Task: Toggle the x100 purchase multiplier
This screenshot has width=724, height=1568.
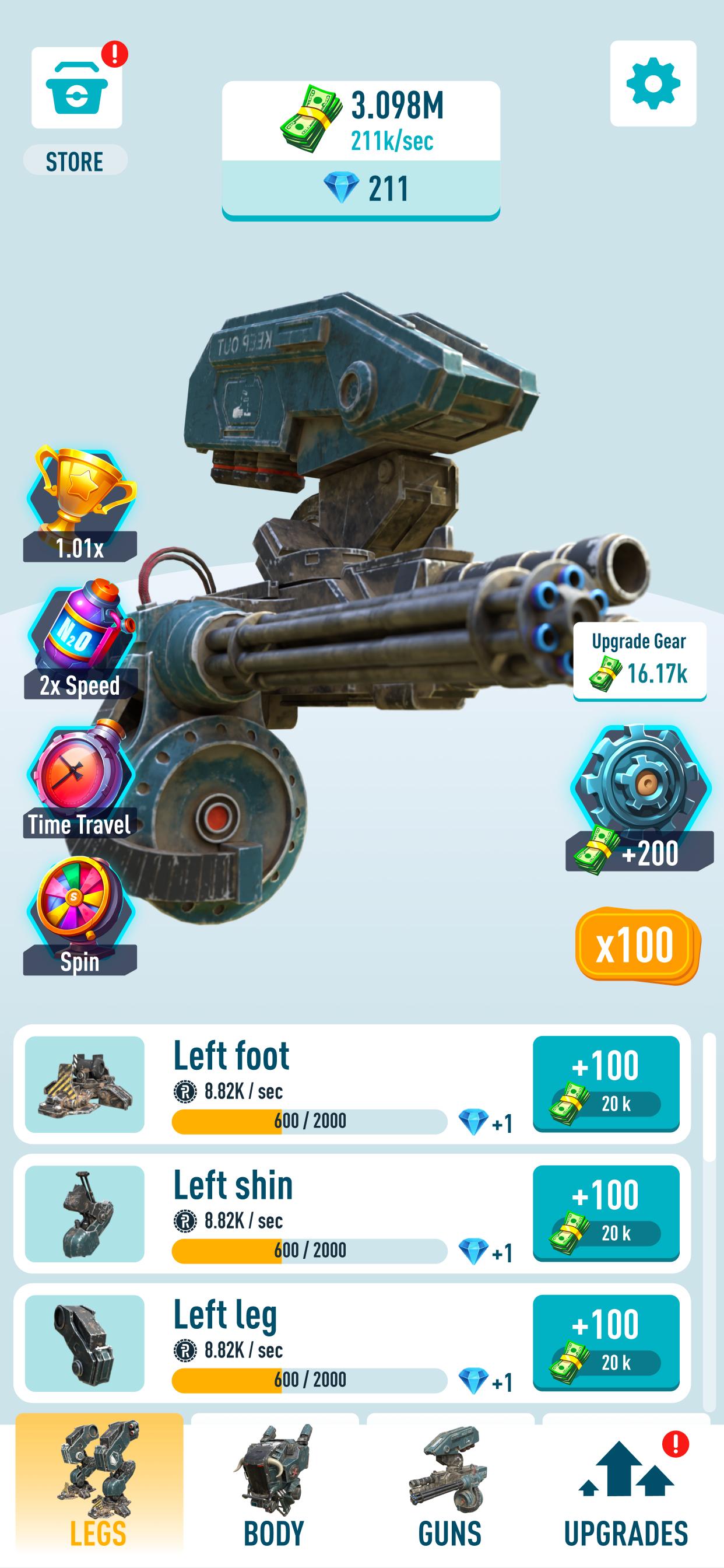Action: [x=637, y=944]
